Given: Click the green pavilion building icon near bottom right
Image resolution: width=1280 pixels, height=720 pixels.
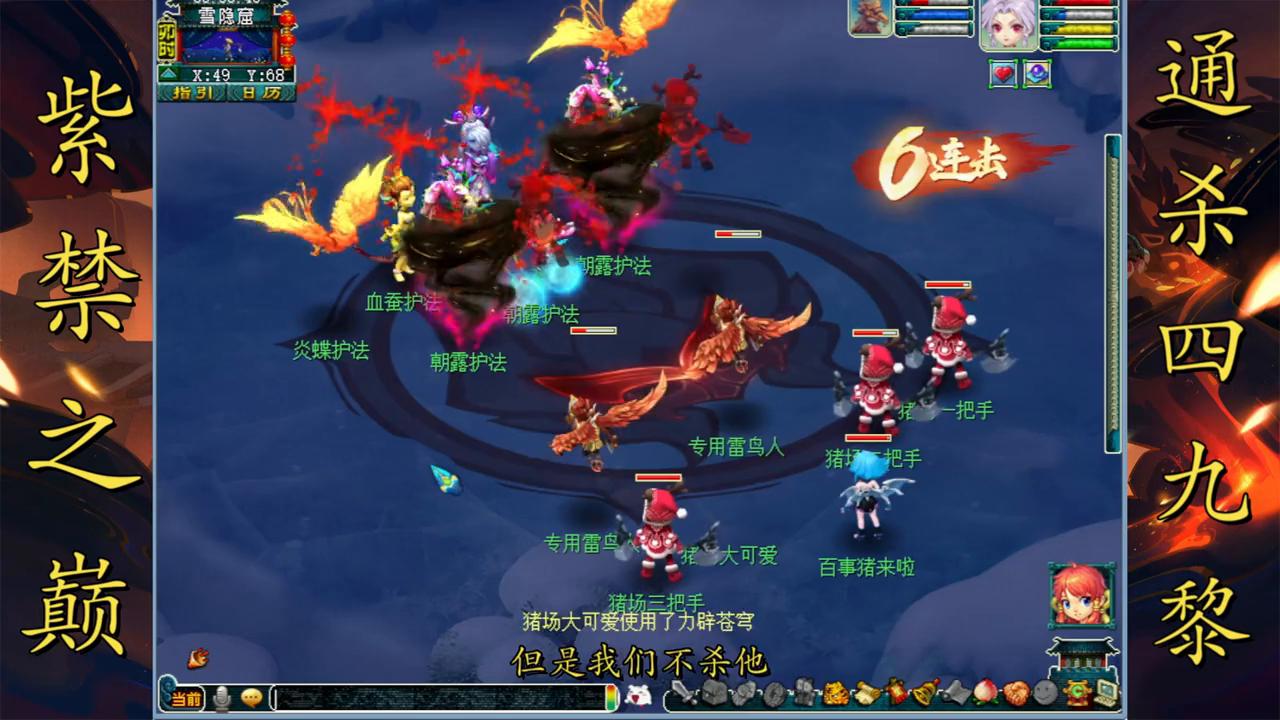Looking at the screenshot, I should pos(1083,655).
